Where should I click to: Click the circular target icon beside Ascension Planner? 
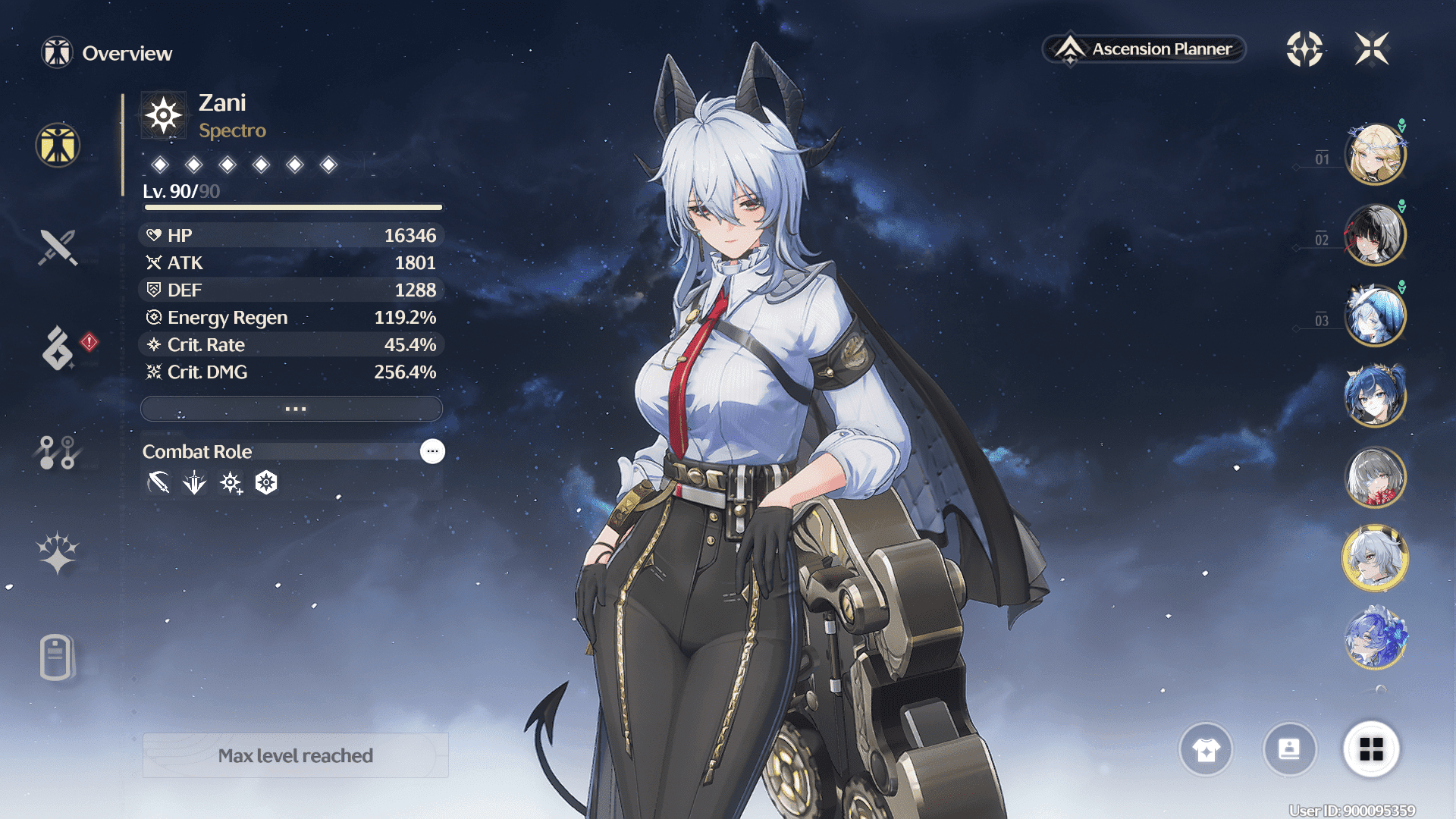[x=1304, y=49]
